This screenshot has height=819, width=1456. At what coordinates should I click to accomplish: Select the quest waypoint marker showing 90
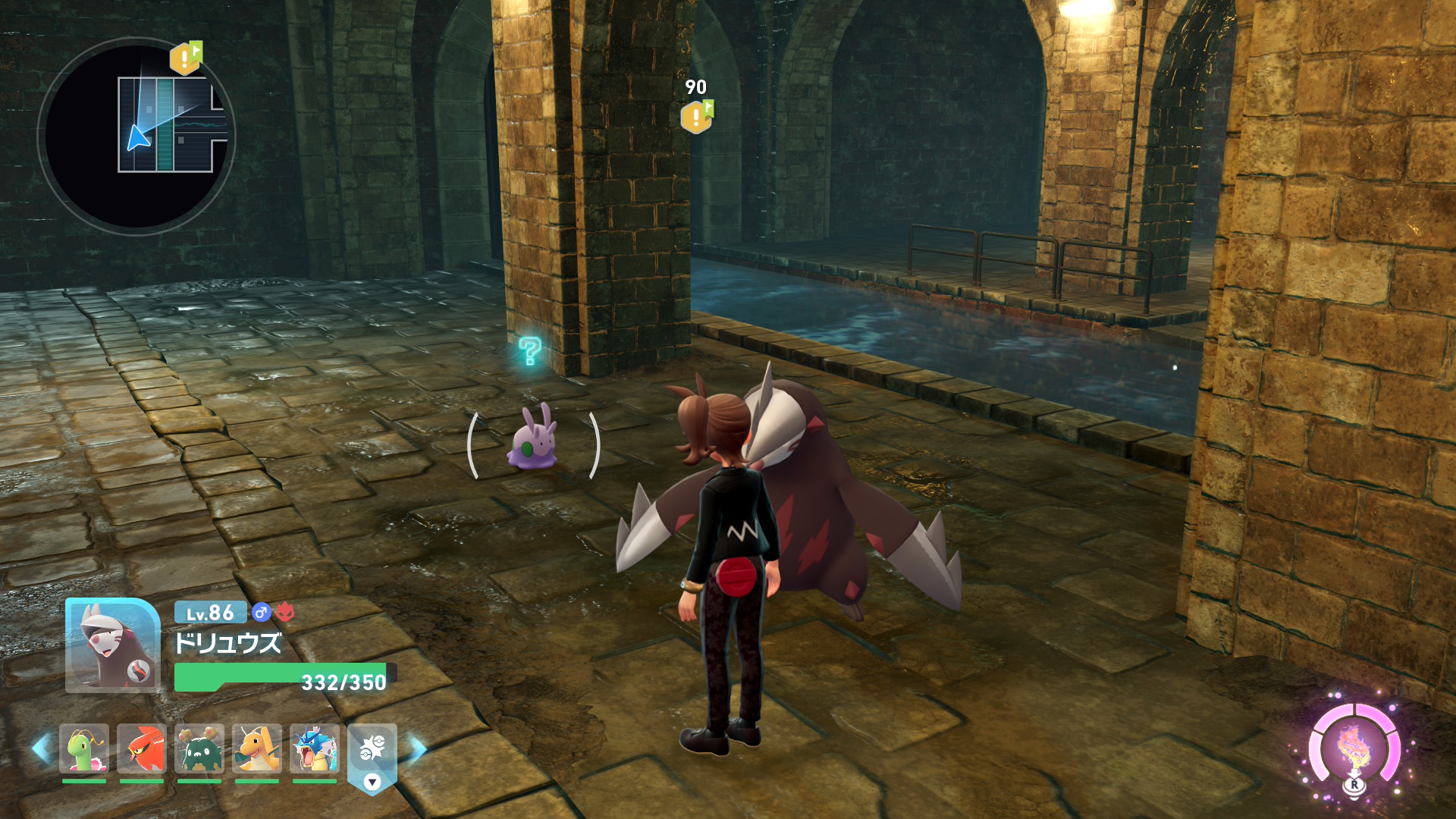point(696,117)
